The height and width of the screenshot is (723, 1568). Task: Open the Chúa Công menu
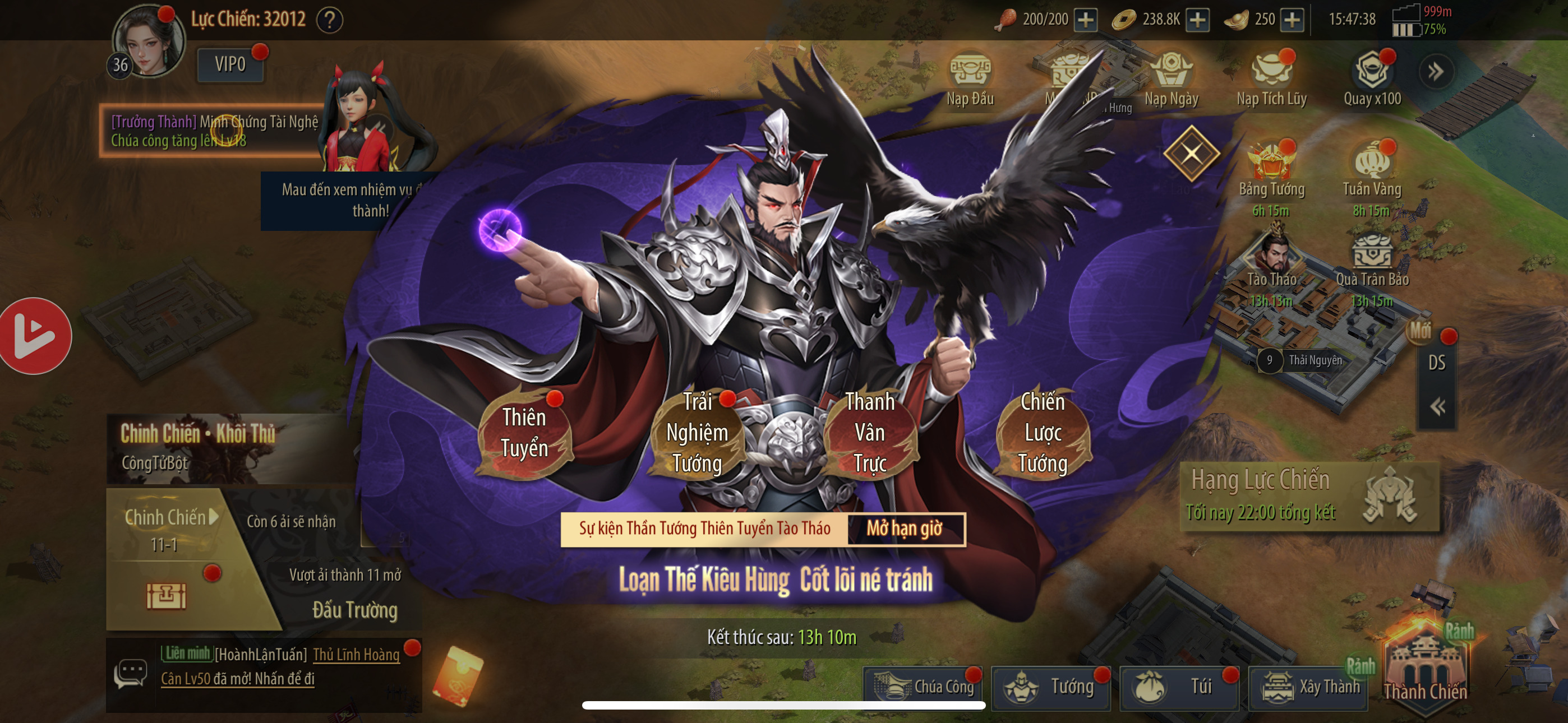(x=924, y=687)
